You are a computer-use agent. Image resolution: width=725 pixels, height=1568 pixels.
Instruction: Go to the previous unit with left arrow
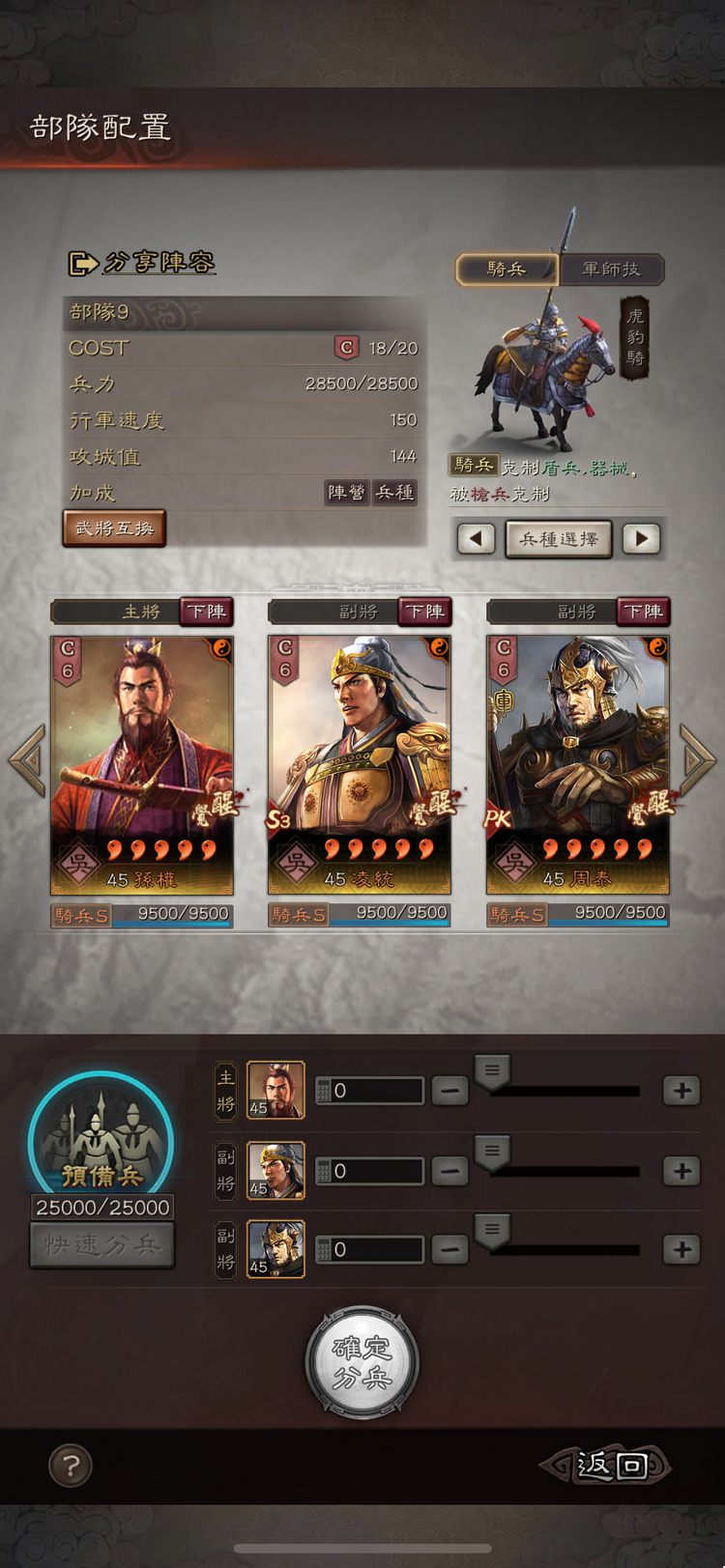point(27,758)
